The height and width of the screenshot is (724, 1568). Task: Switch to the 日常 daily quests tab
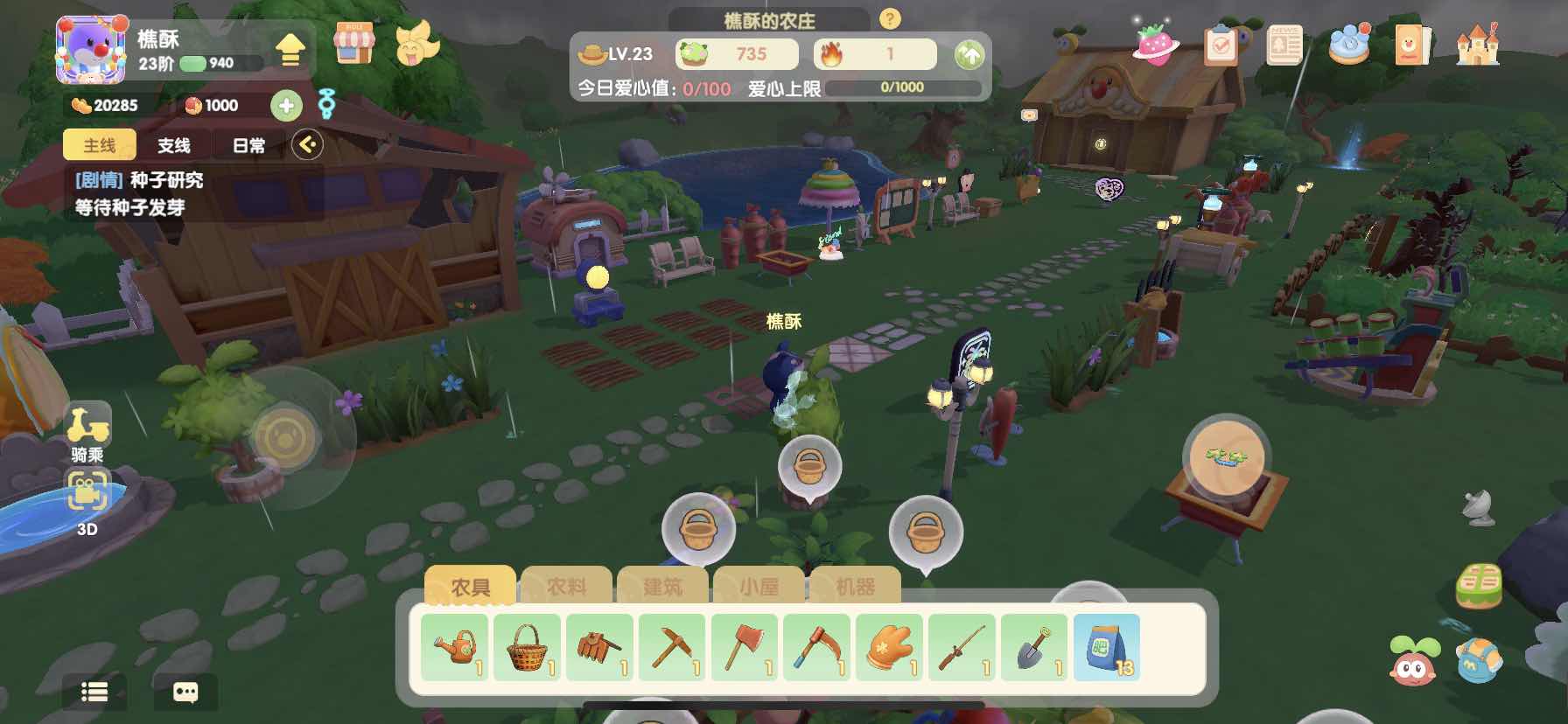[x=249, y=145]
